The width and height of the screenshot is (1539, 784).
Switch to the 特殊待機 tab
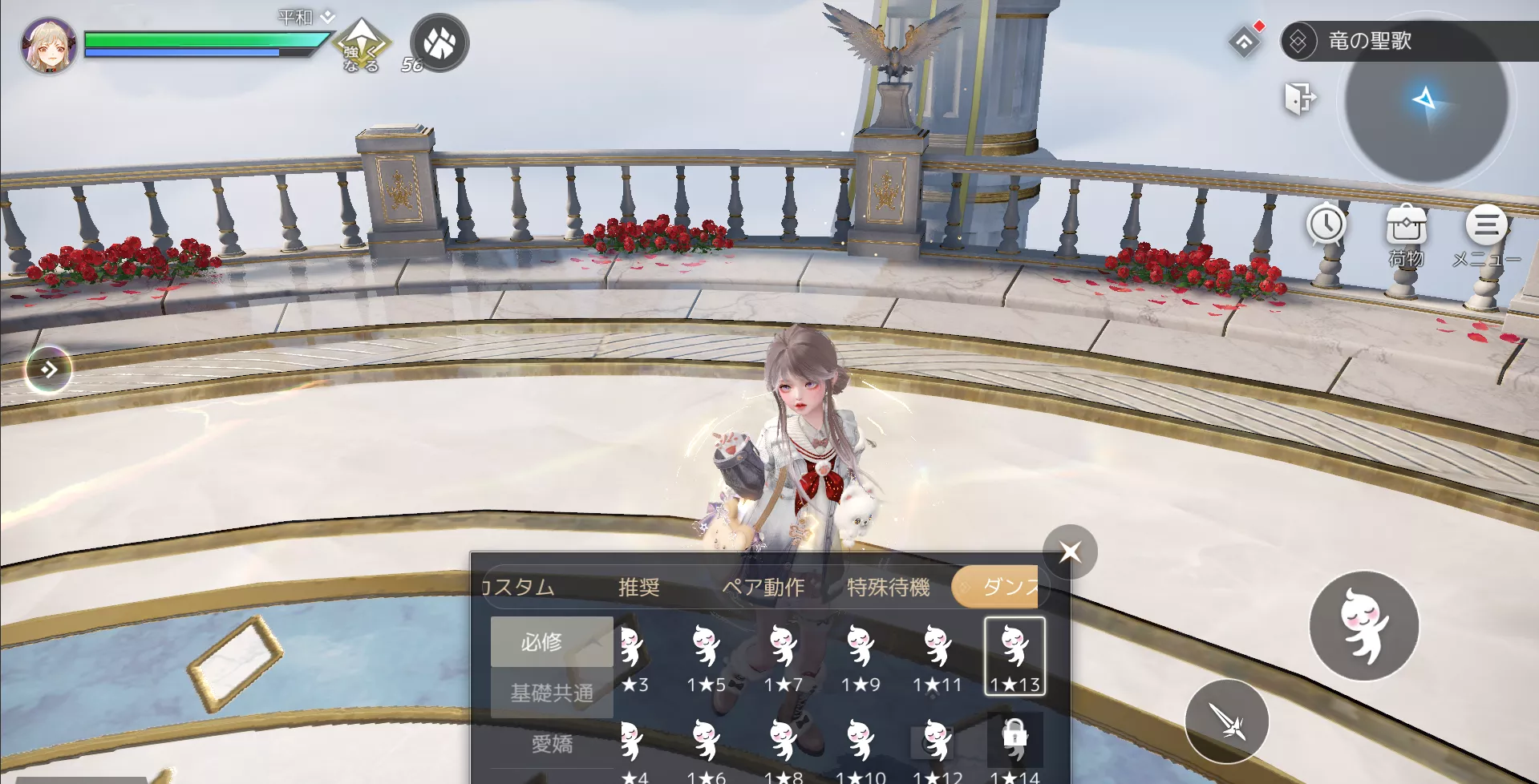887,586
